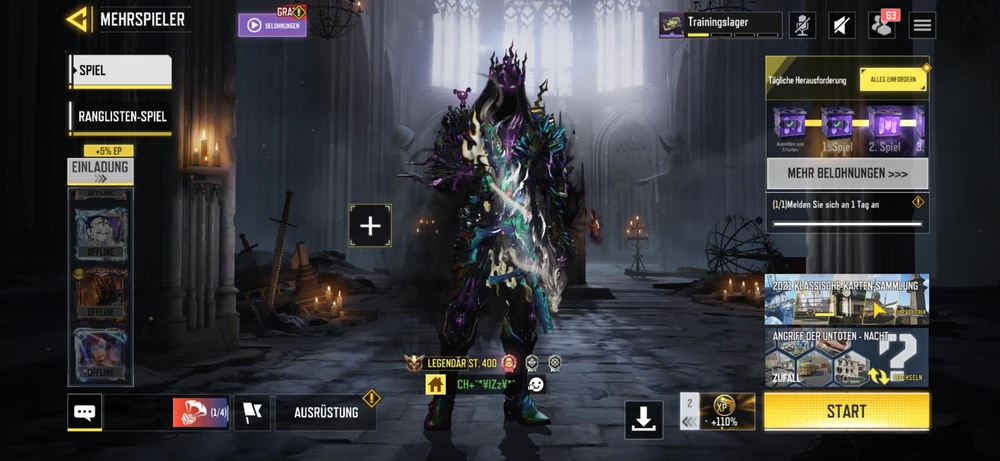
Task: Toggle the microphone icon
Action: (802, 25)
